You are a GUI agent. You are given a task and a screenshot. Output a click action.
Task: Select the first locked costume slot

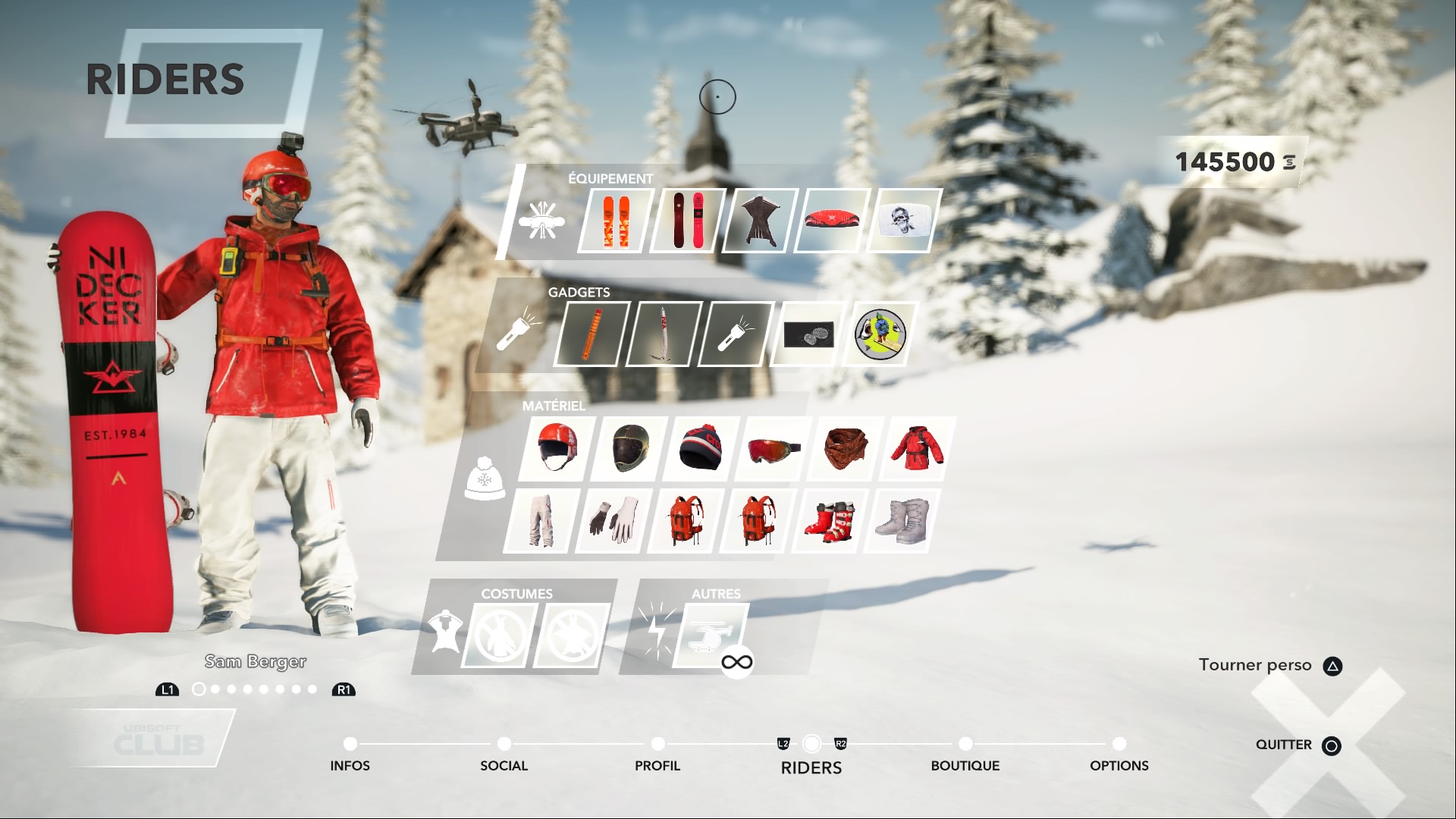coord(500,635)
